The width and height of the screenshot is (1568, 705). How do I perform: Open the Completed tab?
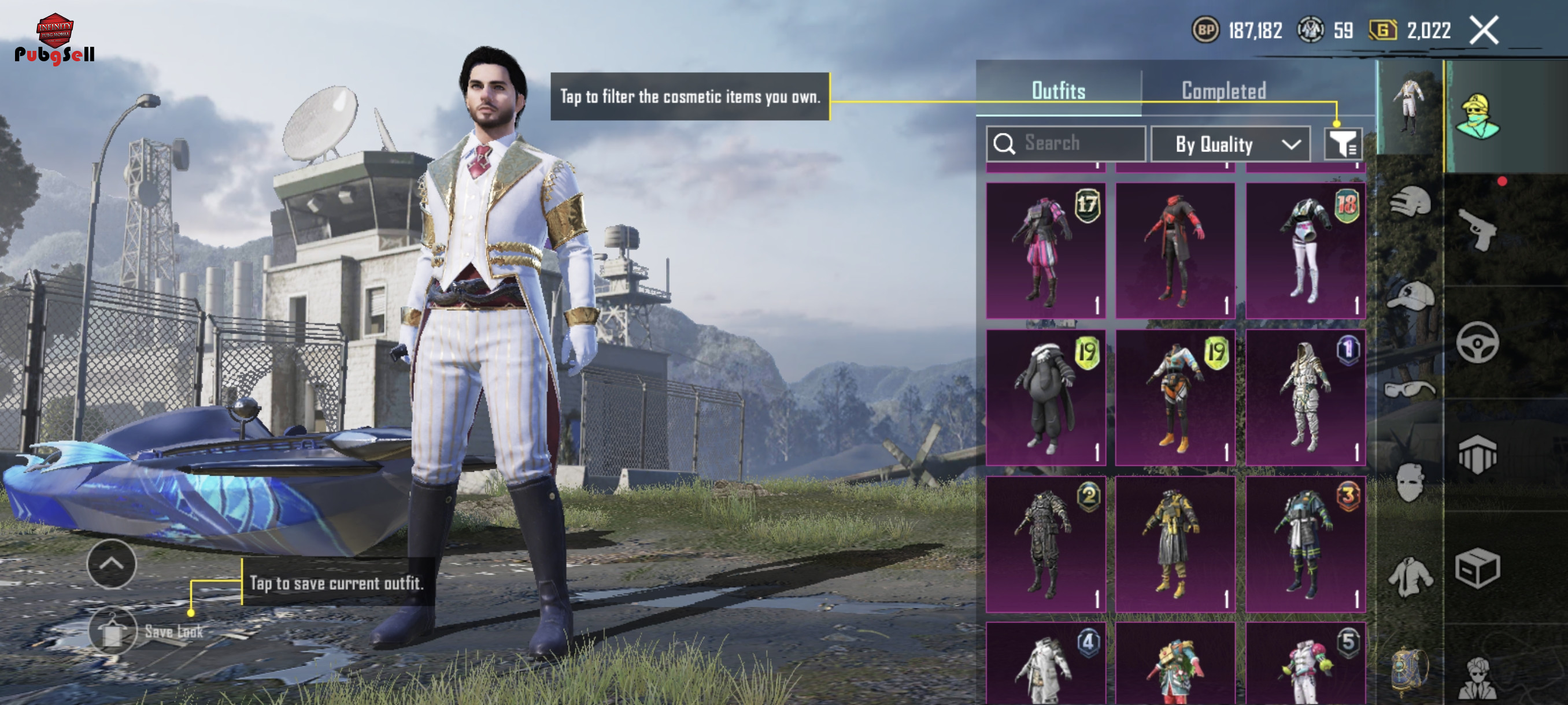[1223, 91]
